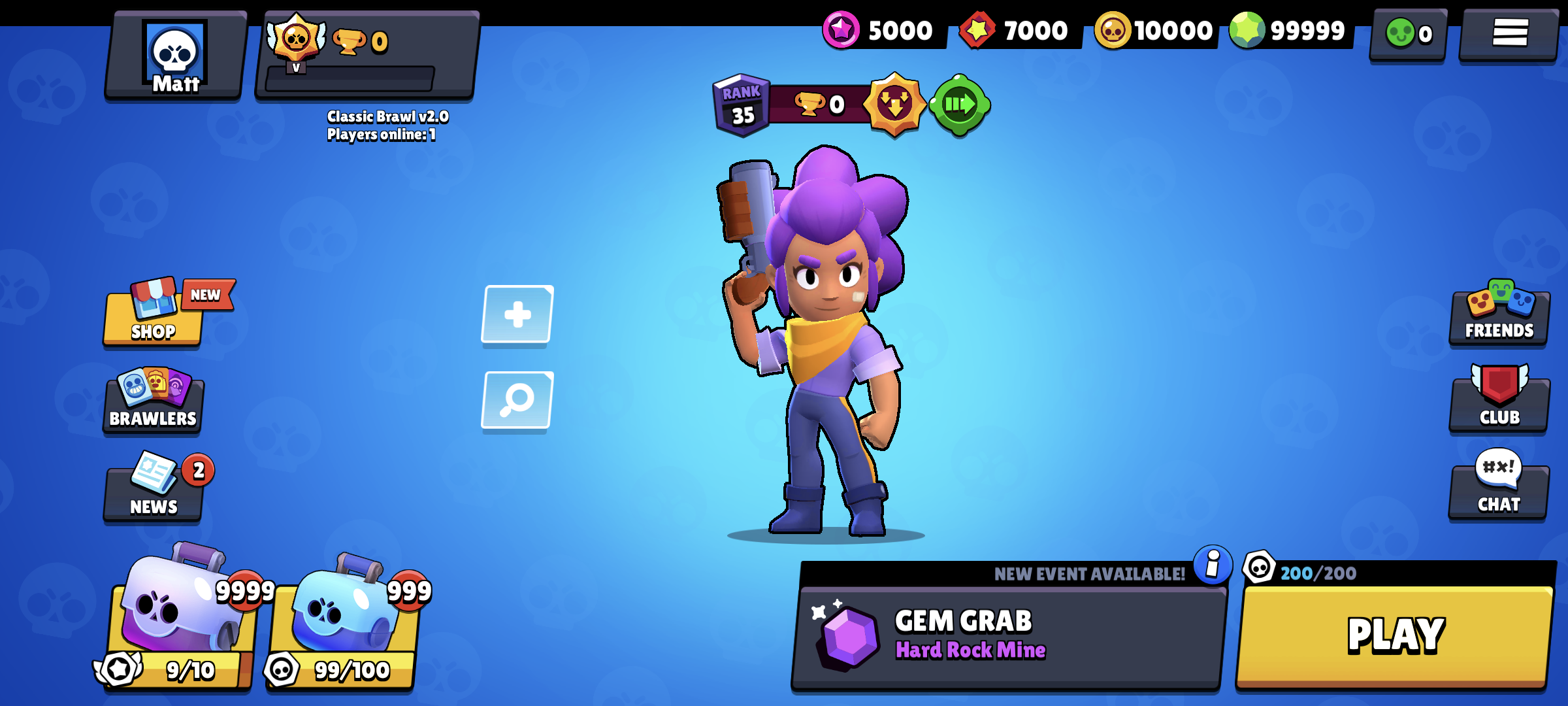The height and width of the screenshot is (706, 1568).
Task: Open the Brawlers collection
Action: [x=153, y=404]
